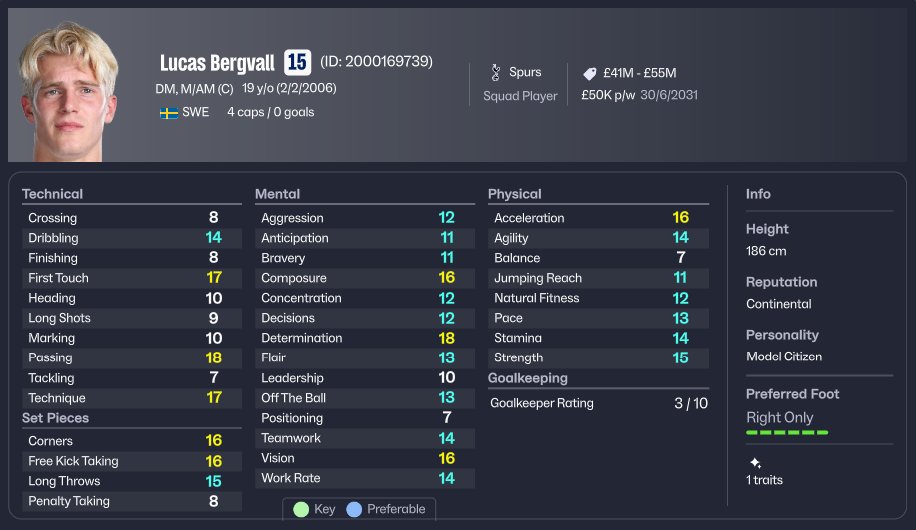The image size is (916, 530).
Task: Select the Corners attribute row
Action: click(x=131, y=441)
